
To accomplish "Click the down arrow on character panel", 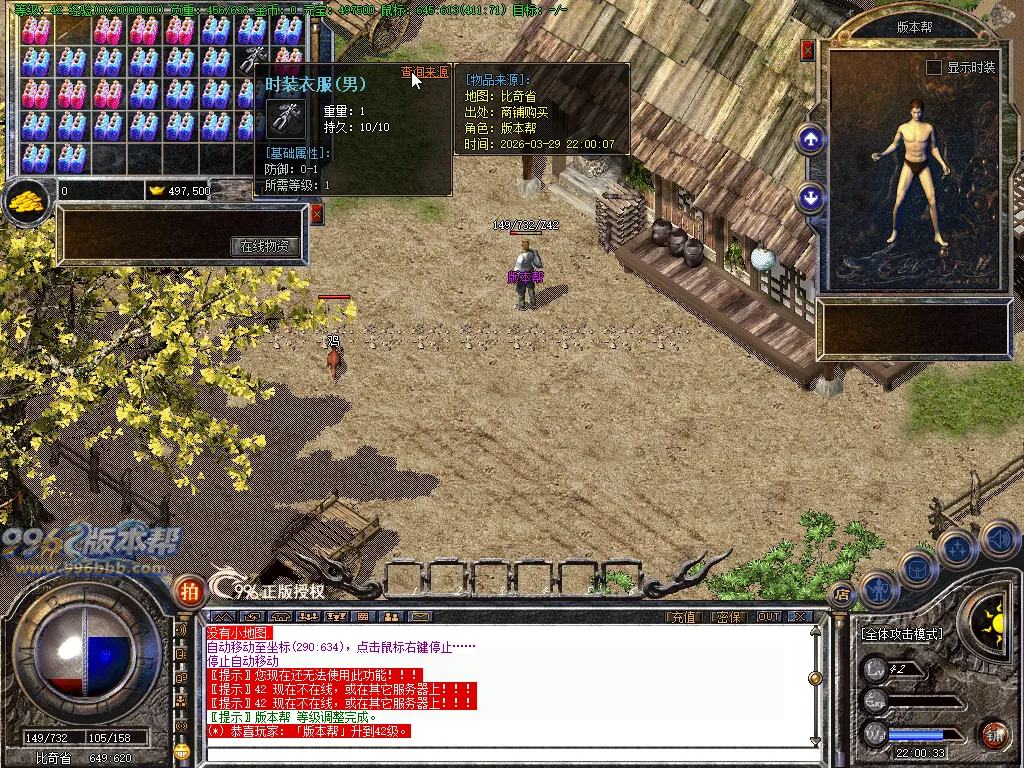I will click(x=810, y=198).
